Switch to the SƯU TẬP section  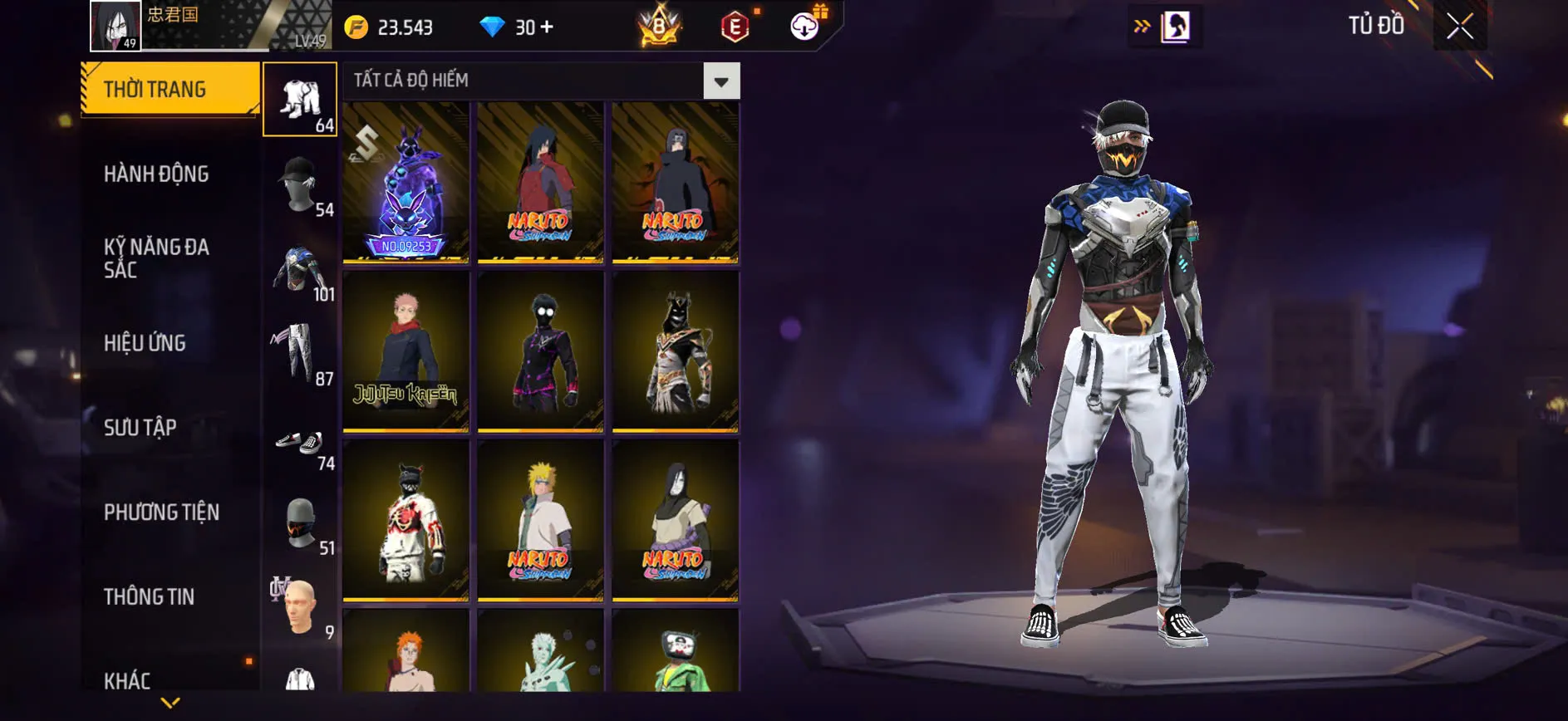click(141, 428)
